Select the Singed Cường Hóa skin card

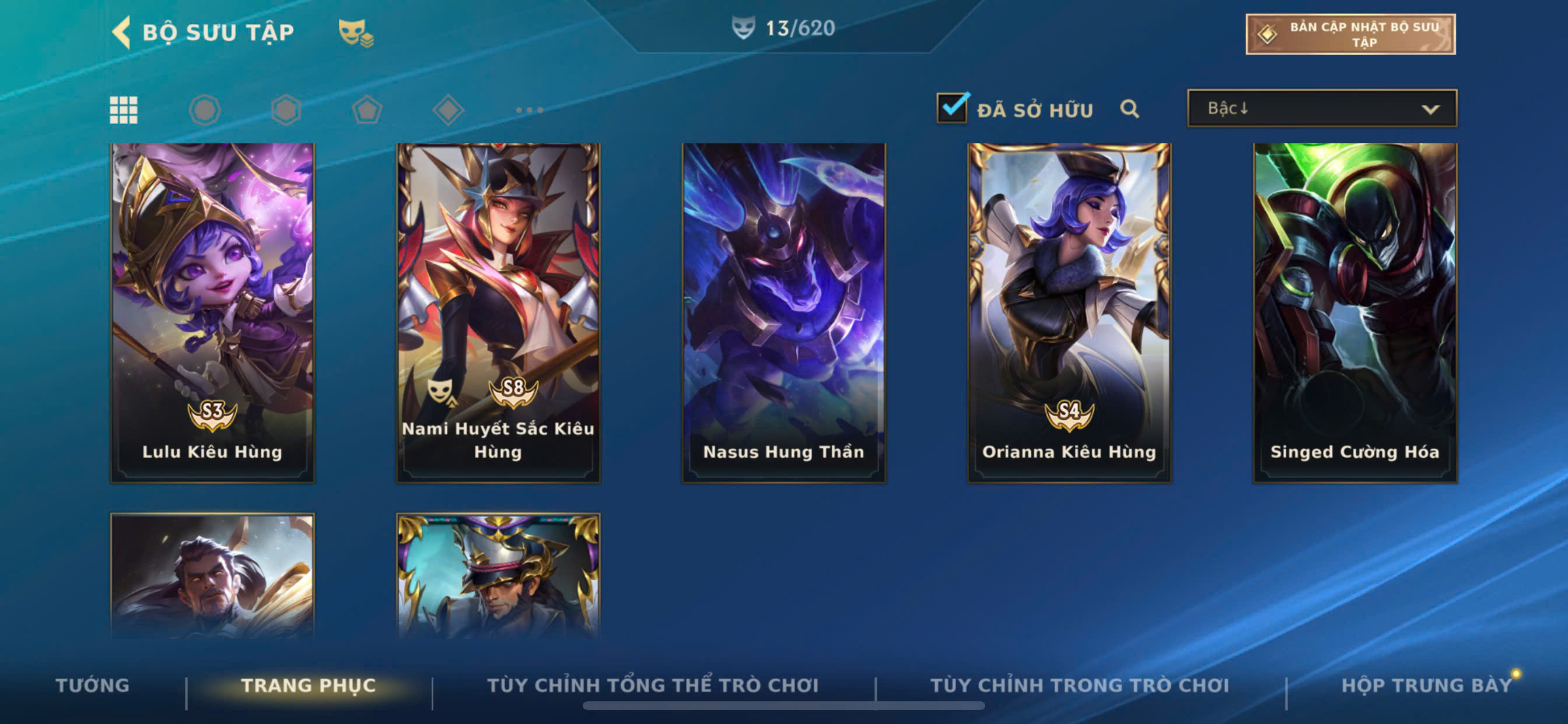[x=1354, y=312]
